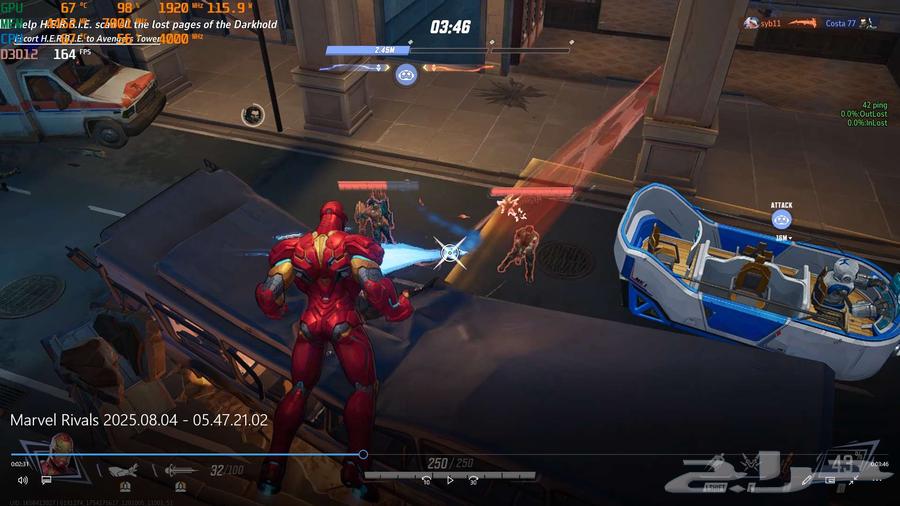
Task: Switch the player to mini view
Action: coord(830,480)
